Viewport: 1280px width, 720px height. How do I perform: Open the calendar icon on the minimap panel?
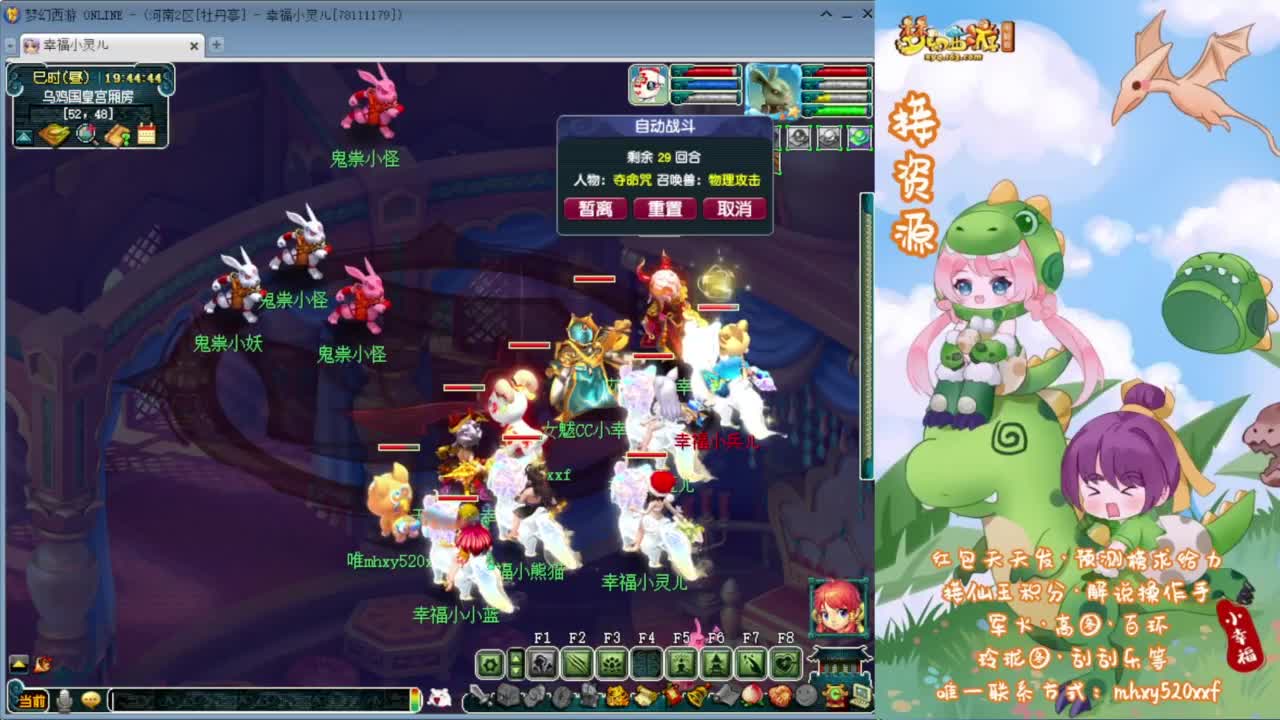tap(145, 133)
